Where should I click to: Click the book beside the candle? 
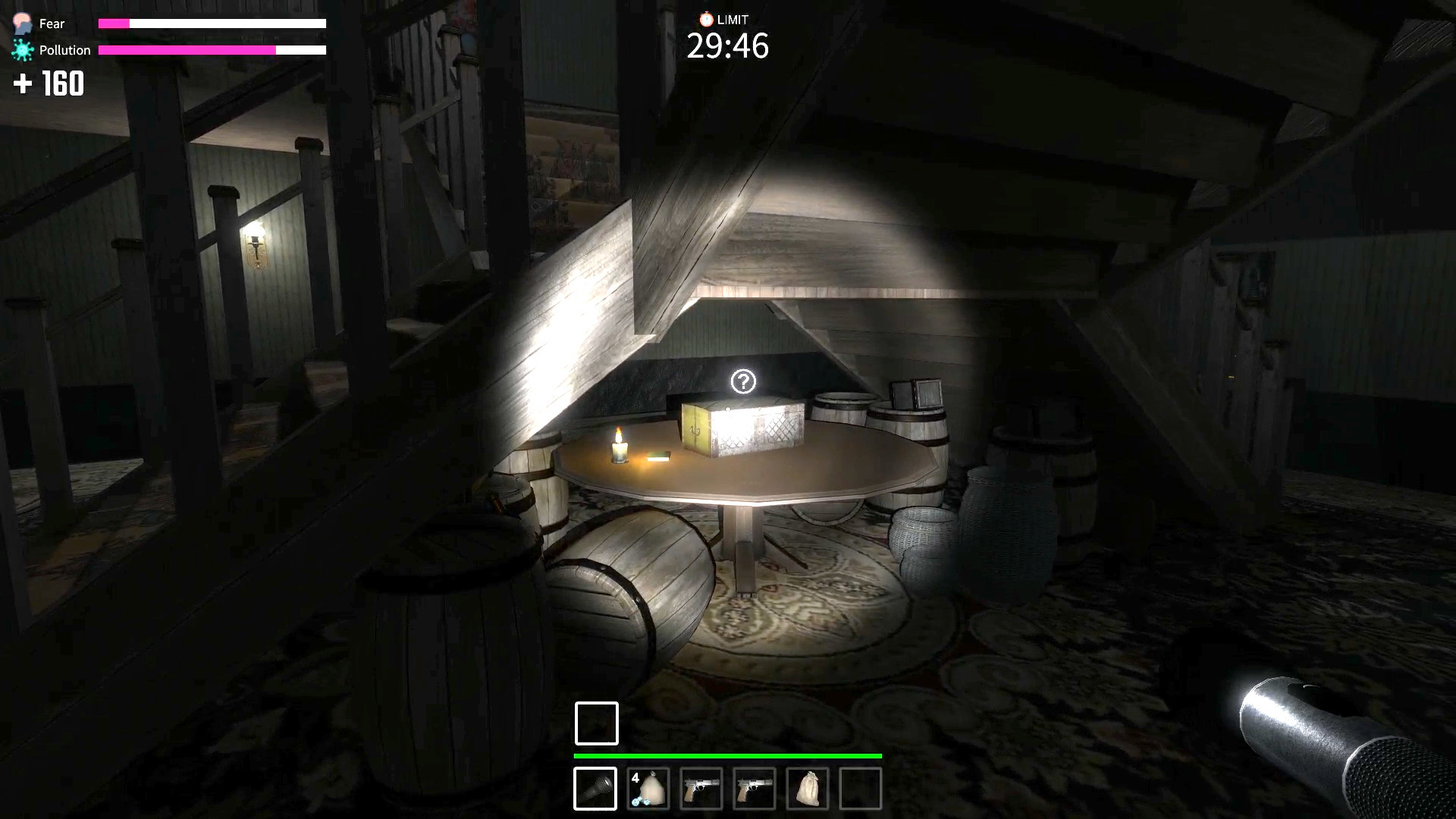pyautogui.click(x=659, y=455)
